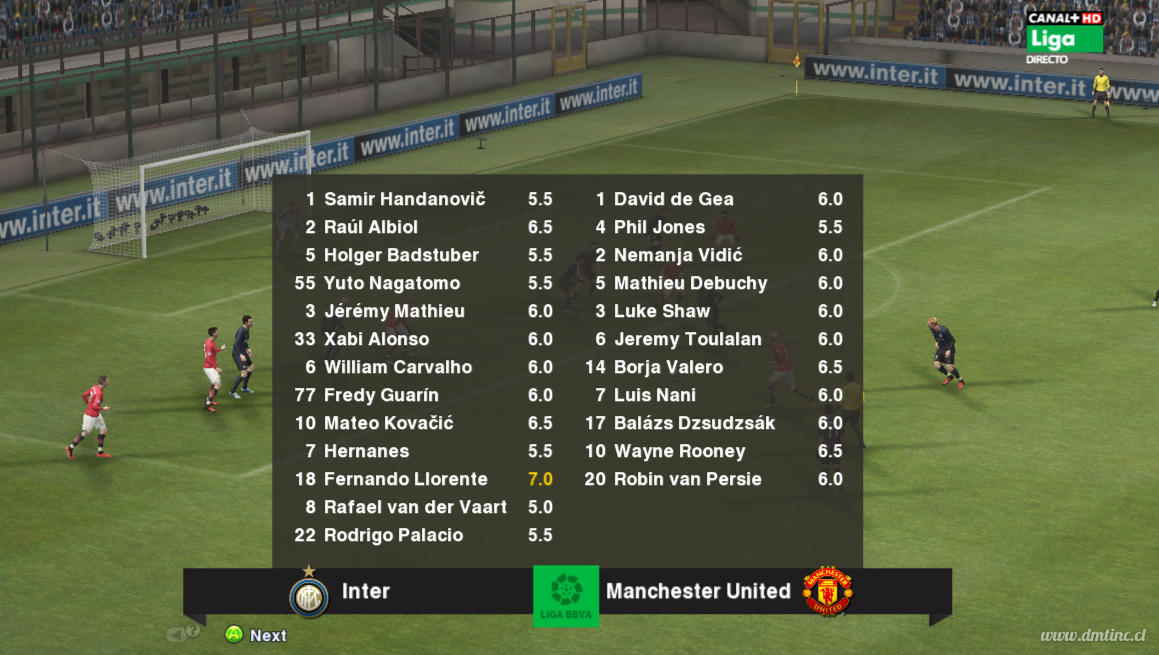The image size is (1159, 655).
Task: Select the Liga BBVA competition logo
Action: (566, 596)
